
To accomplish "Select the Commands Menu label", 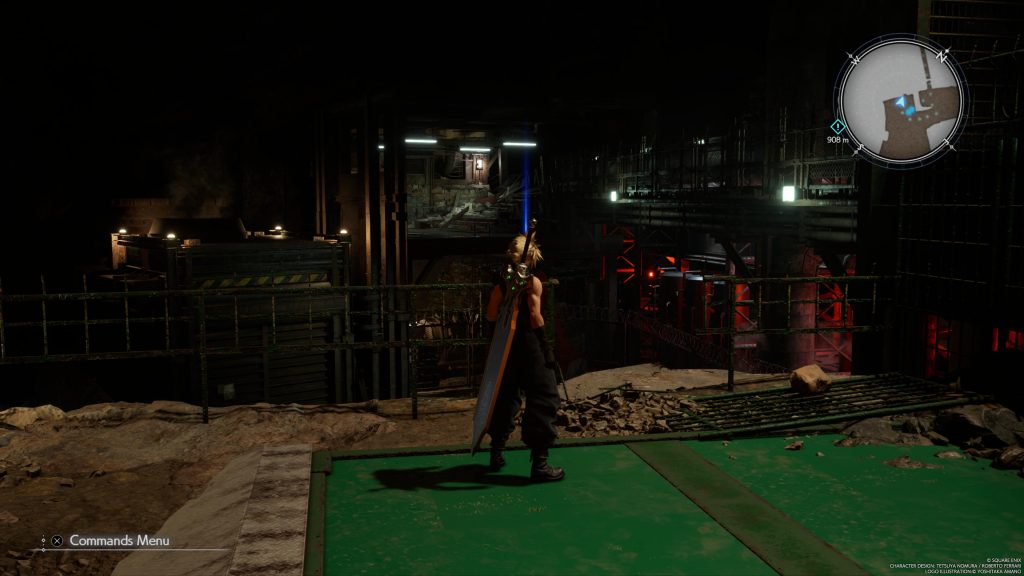I will click(x=119, y=540).
